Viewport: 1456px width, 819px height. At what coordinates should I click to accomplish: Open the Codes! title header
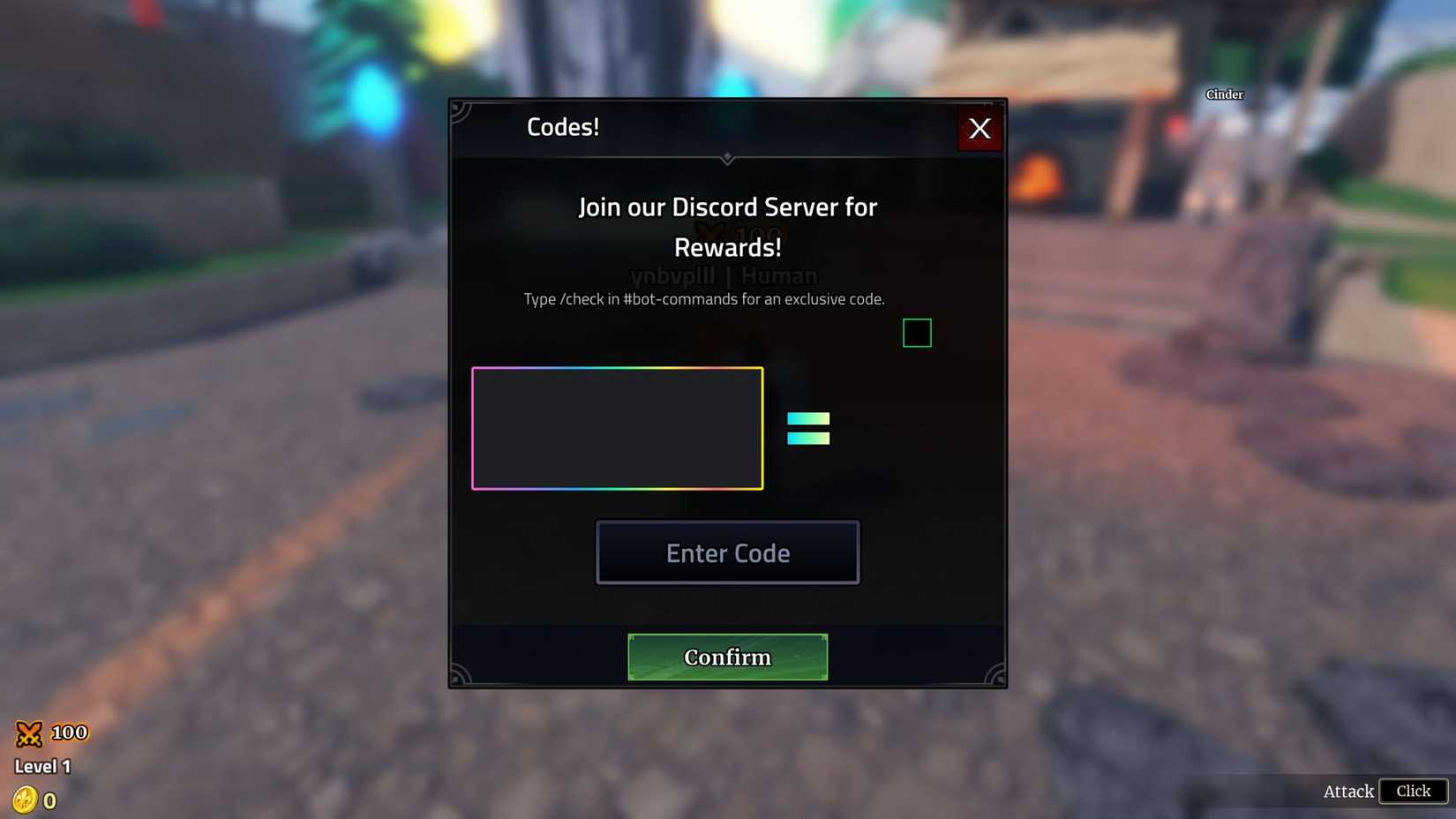563,126
